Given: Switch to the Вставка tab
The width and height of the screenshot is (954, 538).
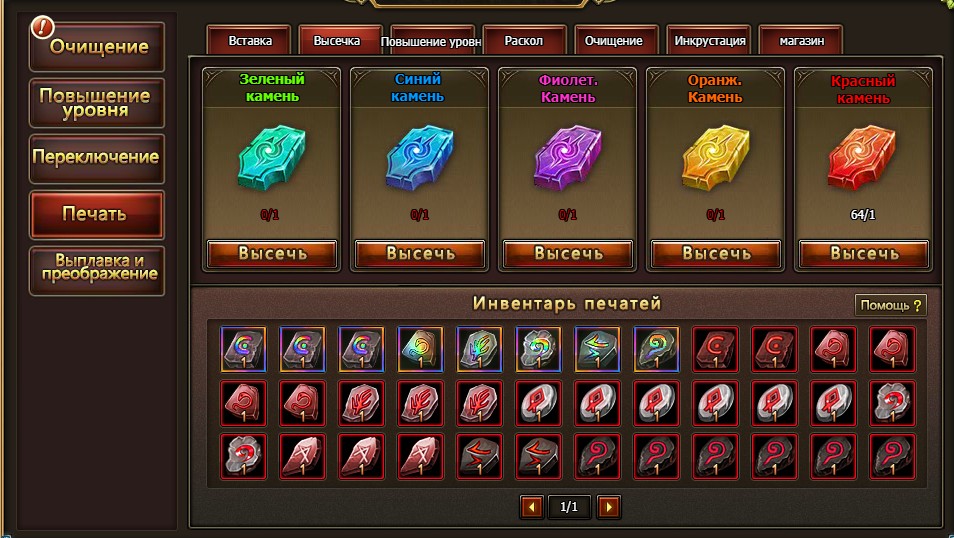Looking at the screenshot, I should 249,41.
